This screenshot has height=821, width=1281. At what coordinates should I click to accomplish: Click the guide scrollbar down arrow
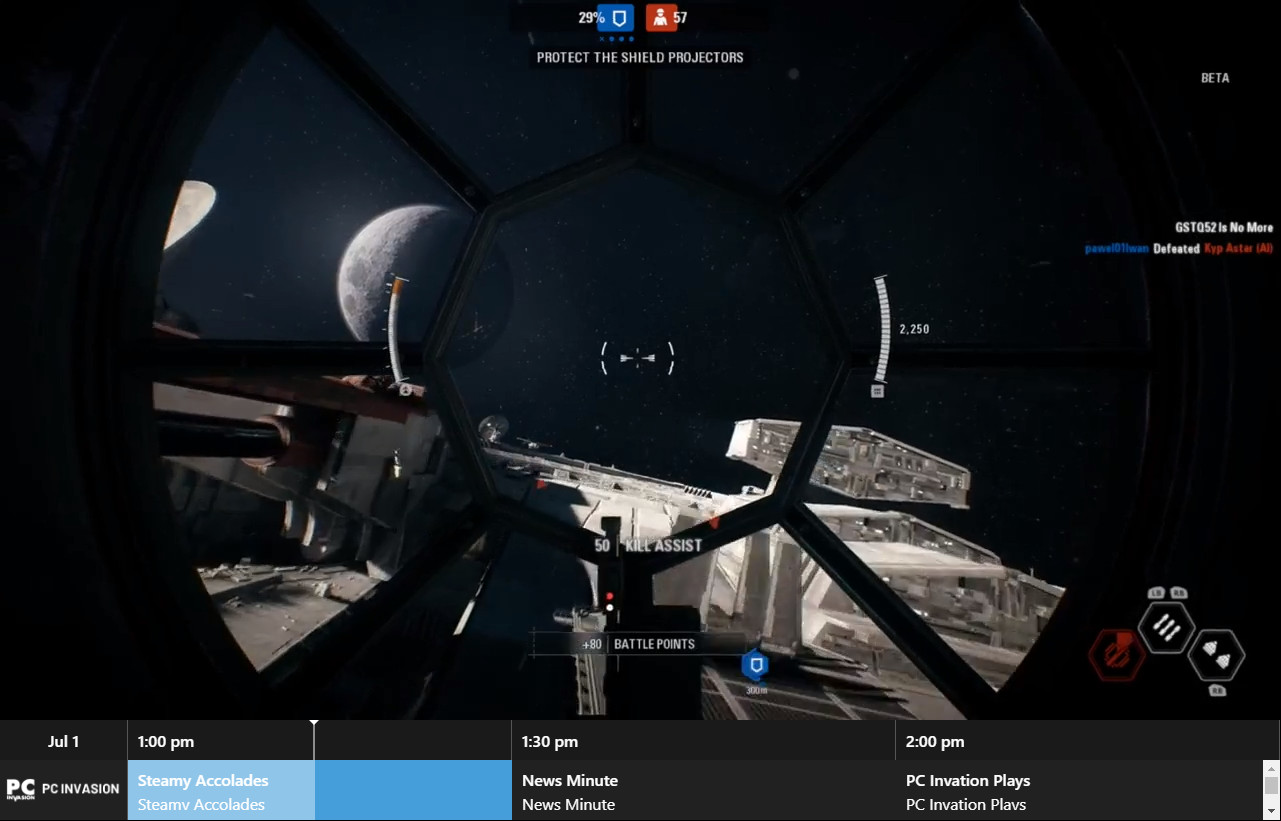point(1272,810)
